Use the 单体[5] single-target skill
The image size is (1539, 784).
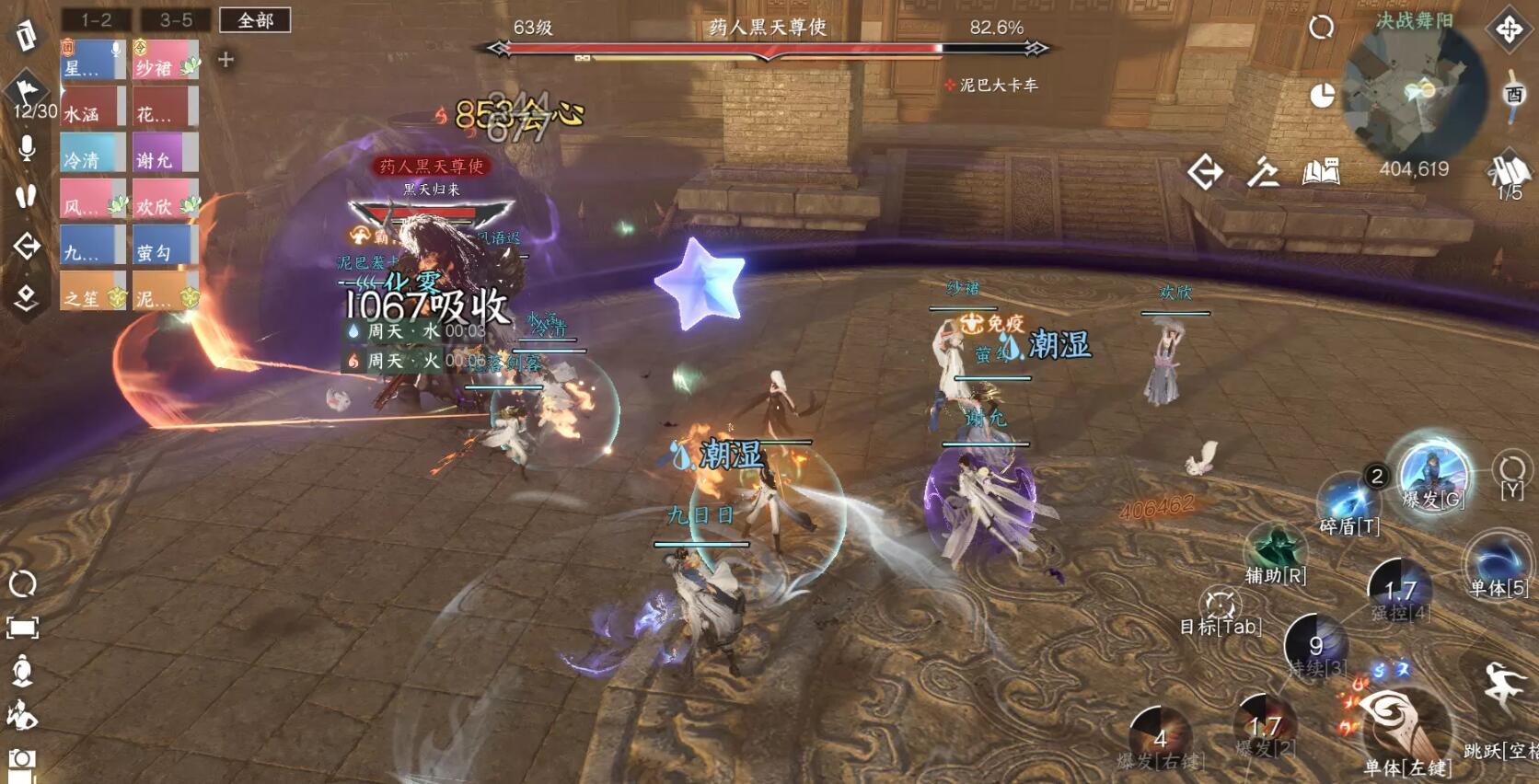click(x=1498, y=563)
